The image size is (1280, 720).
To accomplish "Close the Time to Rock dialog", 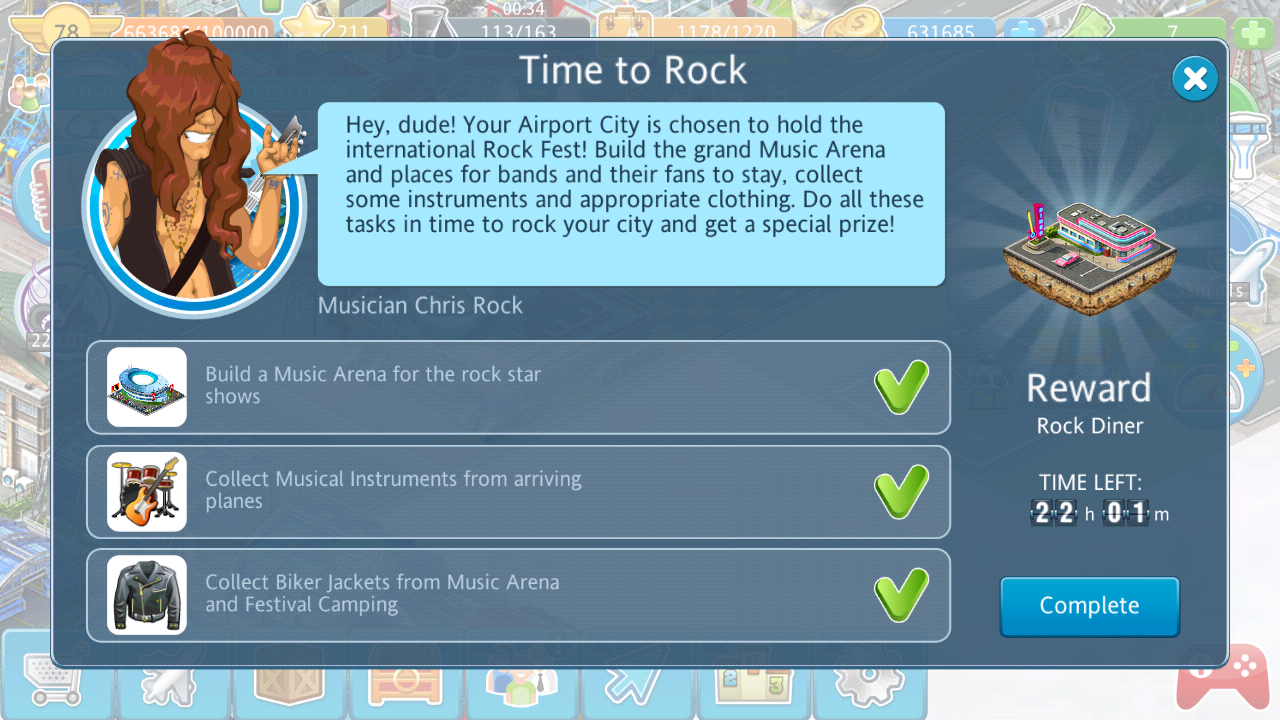I will (1195, 79).
